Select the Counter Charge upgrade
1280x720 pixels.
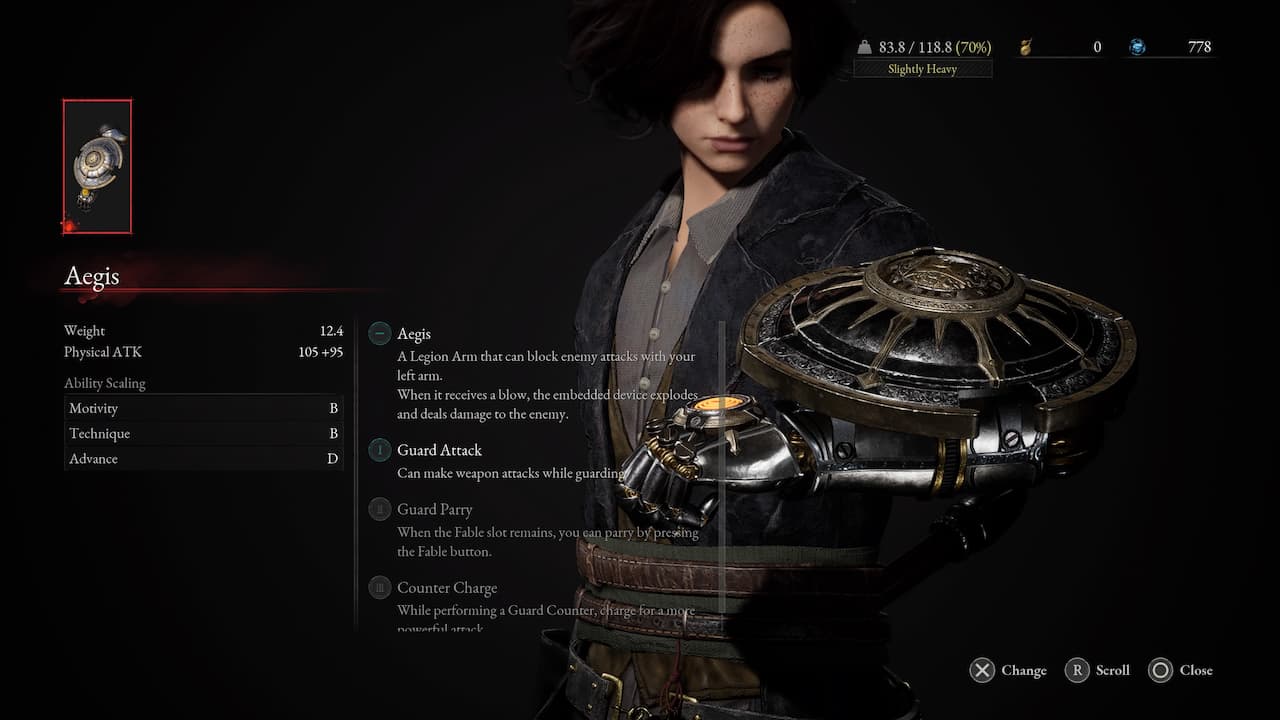click(446, 588)
